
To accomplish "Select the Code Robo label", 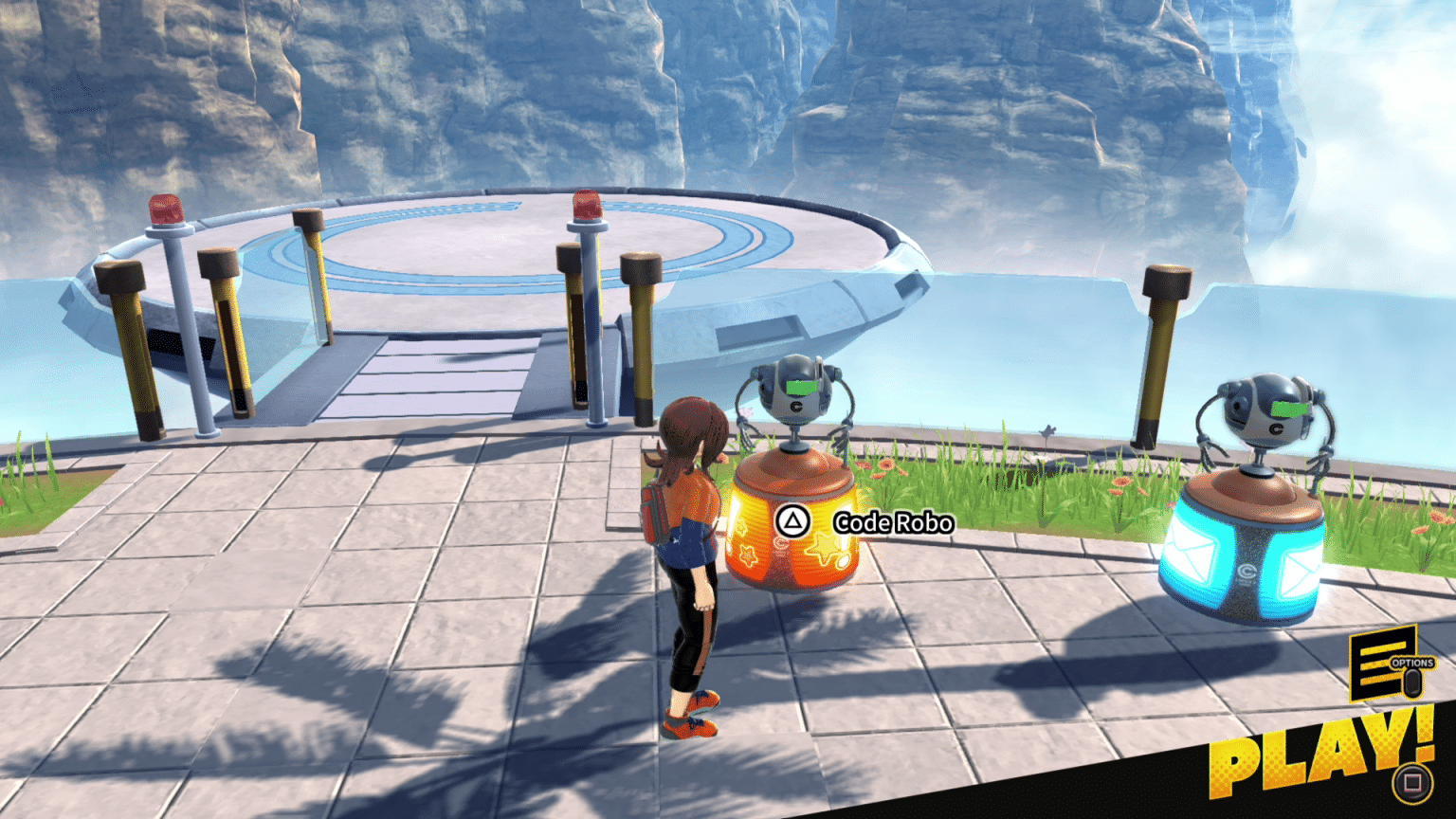I will click(893, 520).
